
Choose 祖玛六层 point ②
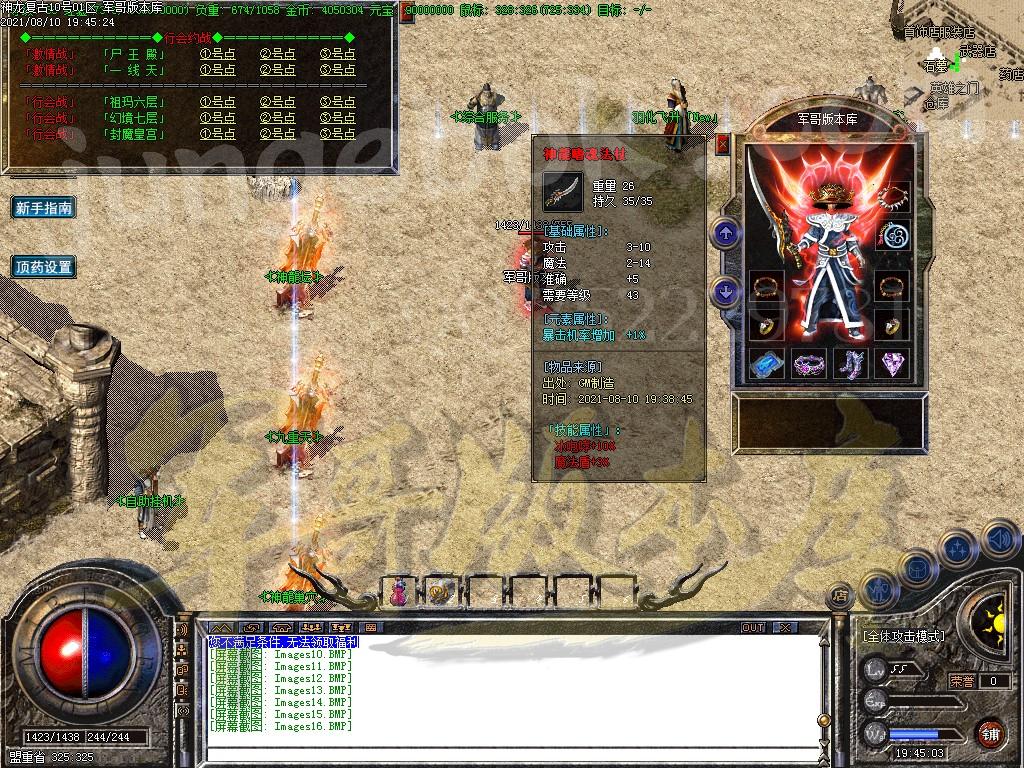point(277,102)
